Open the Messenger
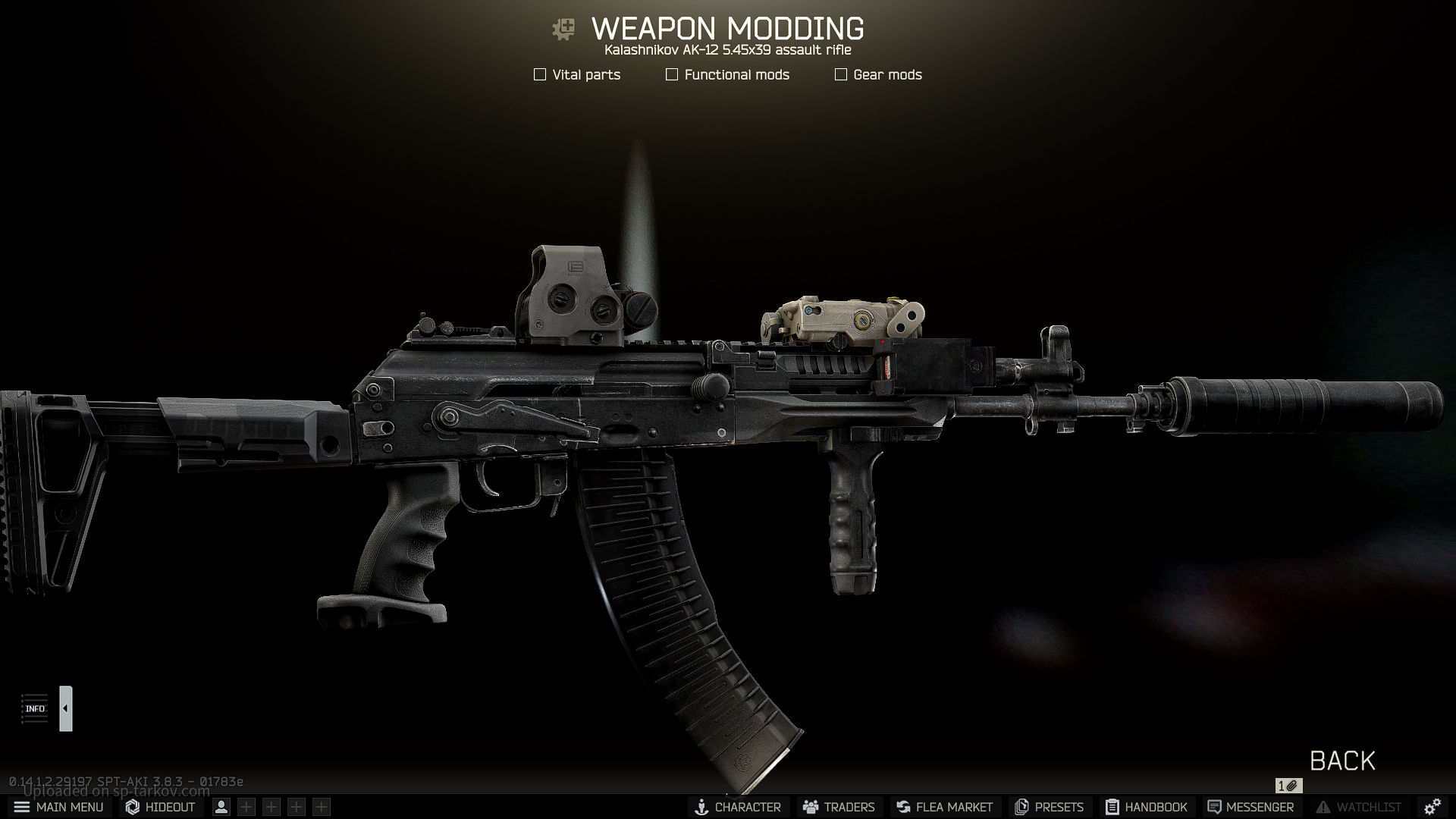The image size is (1456, 819). click(x=1250, y=807)
